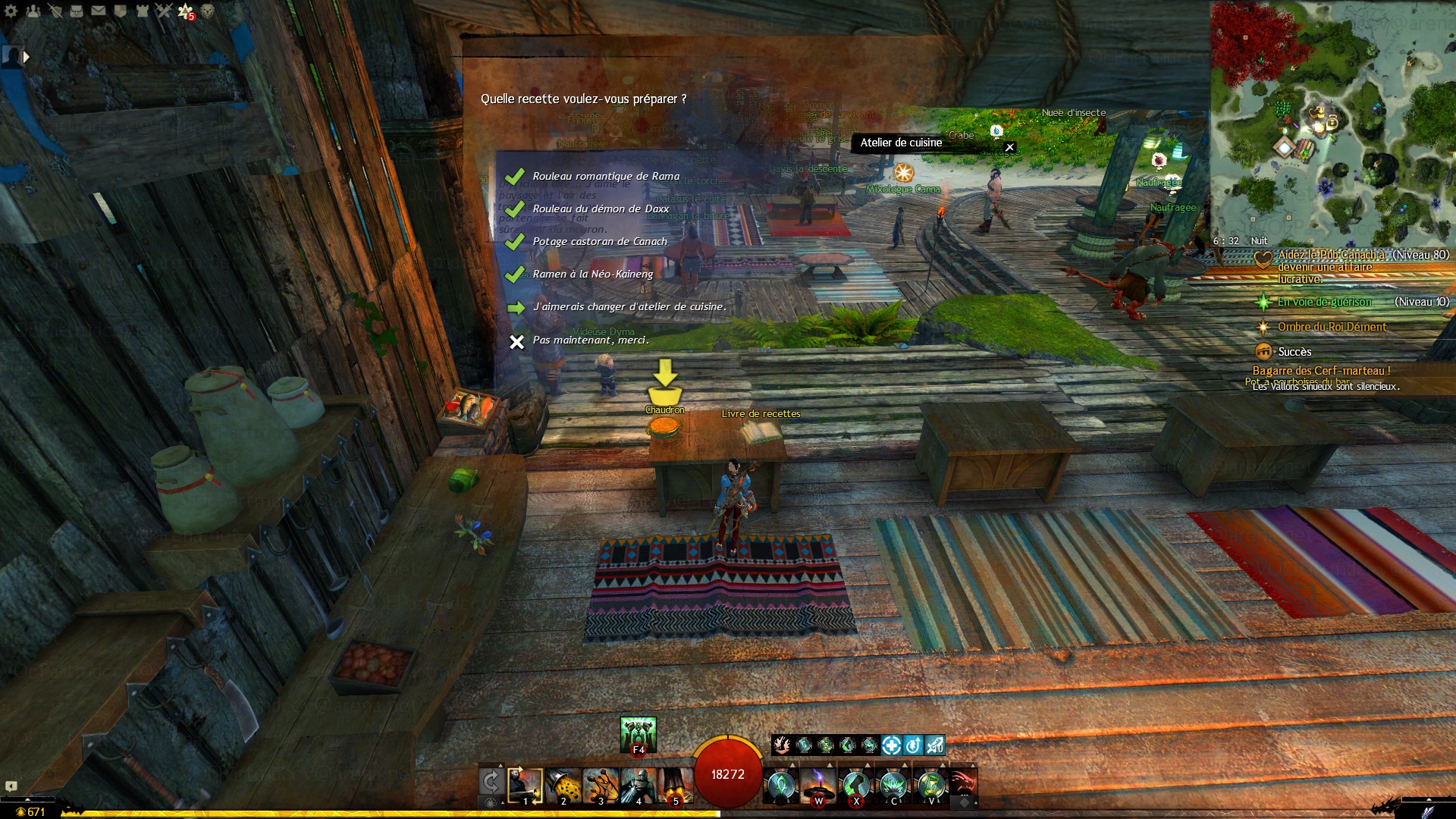Choose Ramen à la Néo-Kaineng recipe
Viewport: 1456px width, 819px height.
click(592, 274)
